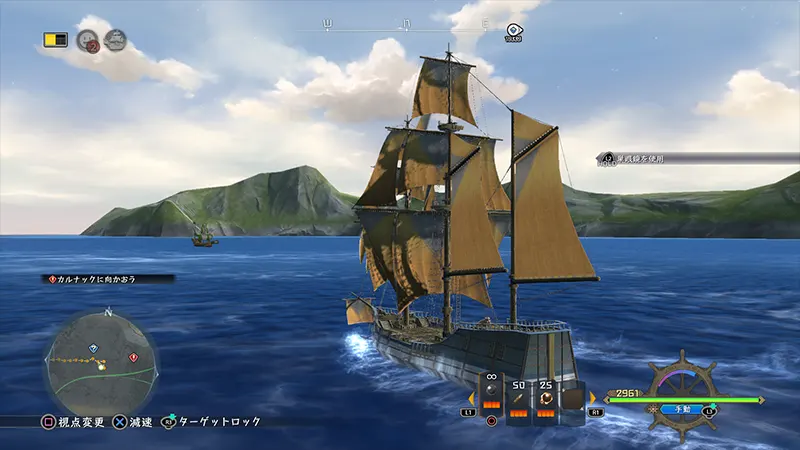The width and height of the screenshot is (800, 450).
Task: Click the eye icon beside the compass
Action: point(513,32)
